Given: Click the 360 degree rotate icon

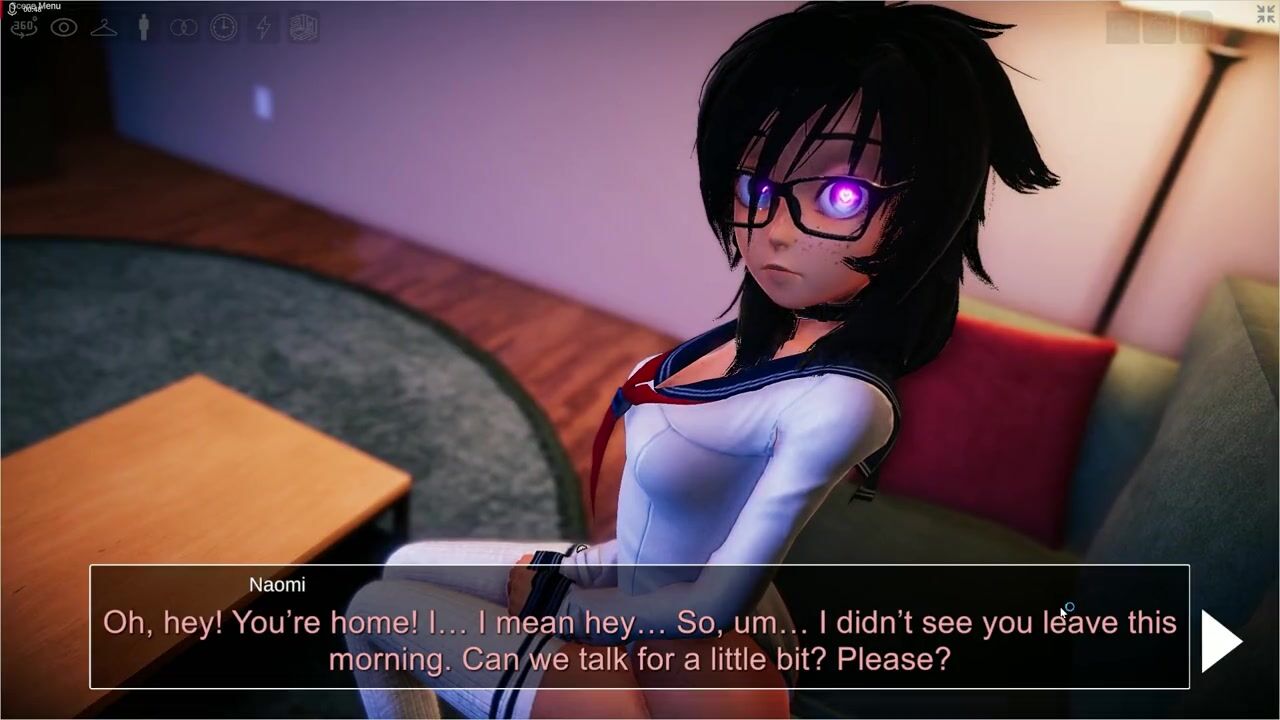Looking at the screenshot, I should point(23,28).
